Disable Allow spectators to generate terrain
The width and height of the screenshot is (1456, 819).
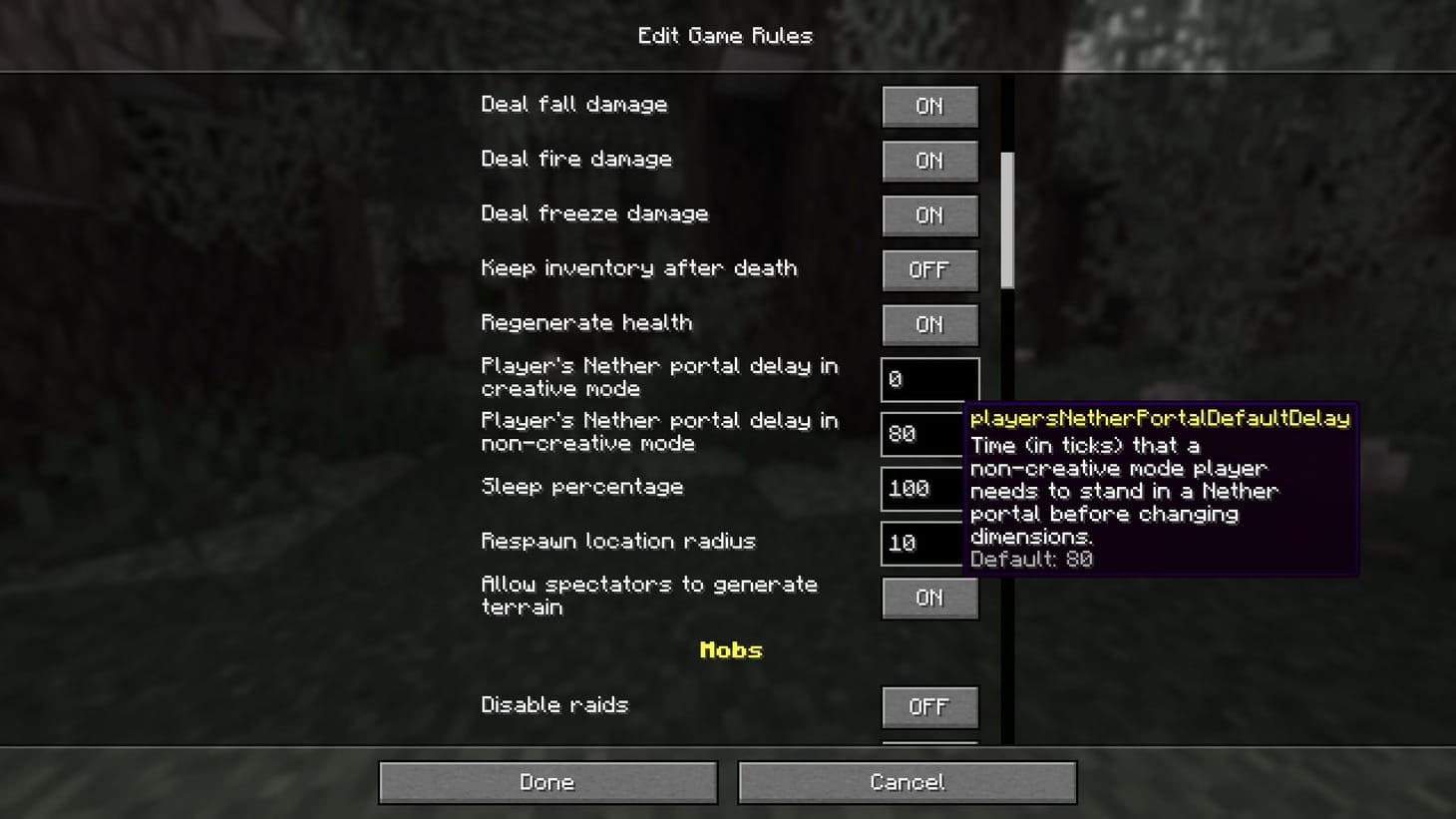(928, 598)
